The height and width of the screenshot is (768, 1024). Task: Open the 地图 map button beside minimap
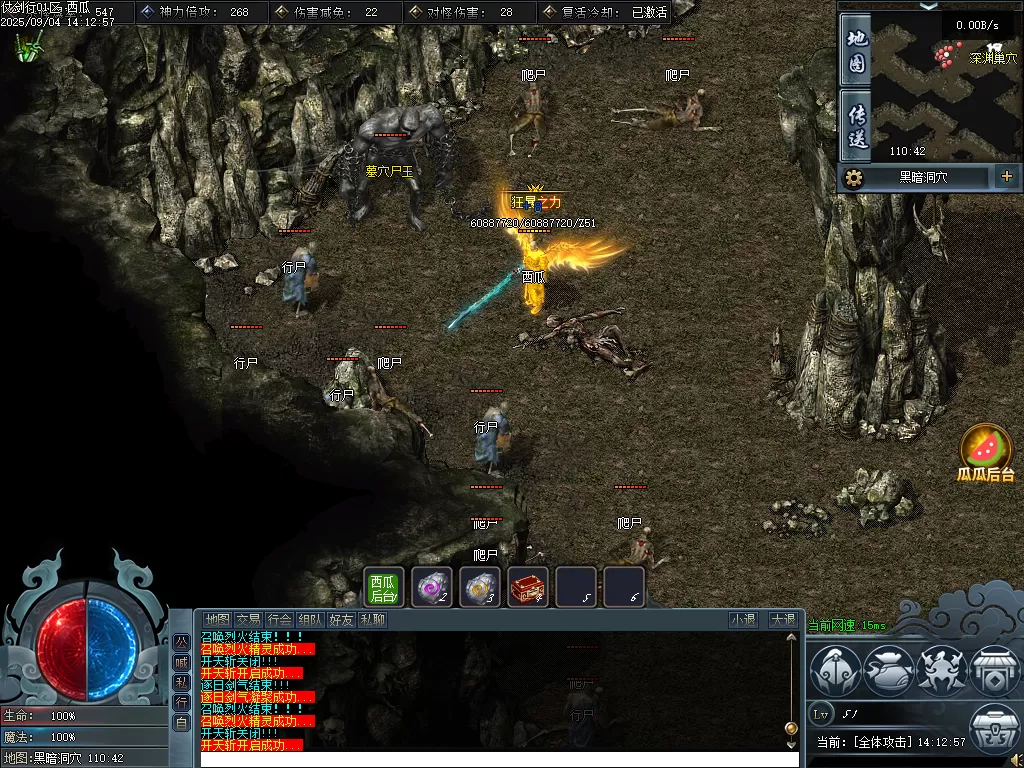(856, 50)
